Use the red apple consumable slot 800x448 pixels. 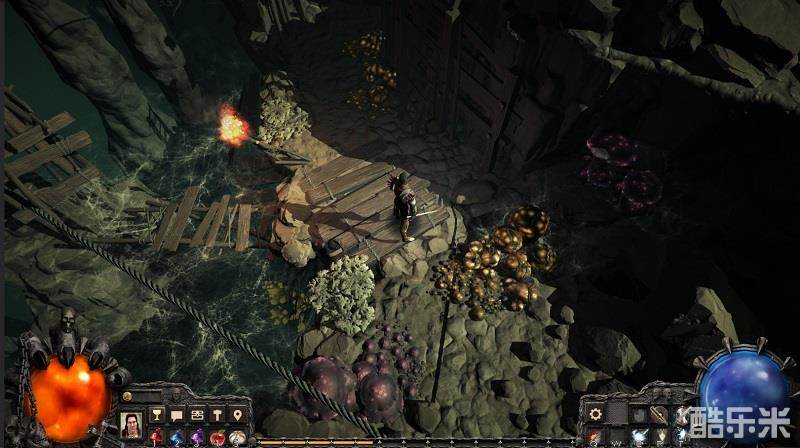coord(217,438)
